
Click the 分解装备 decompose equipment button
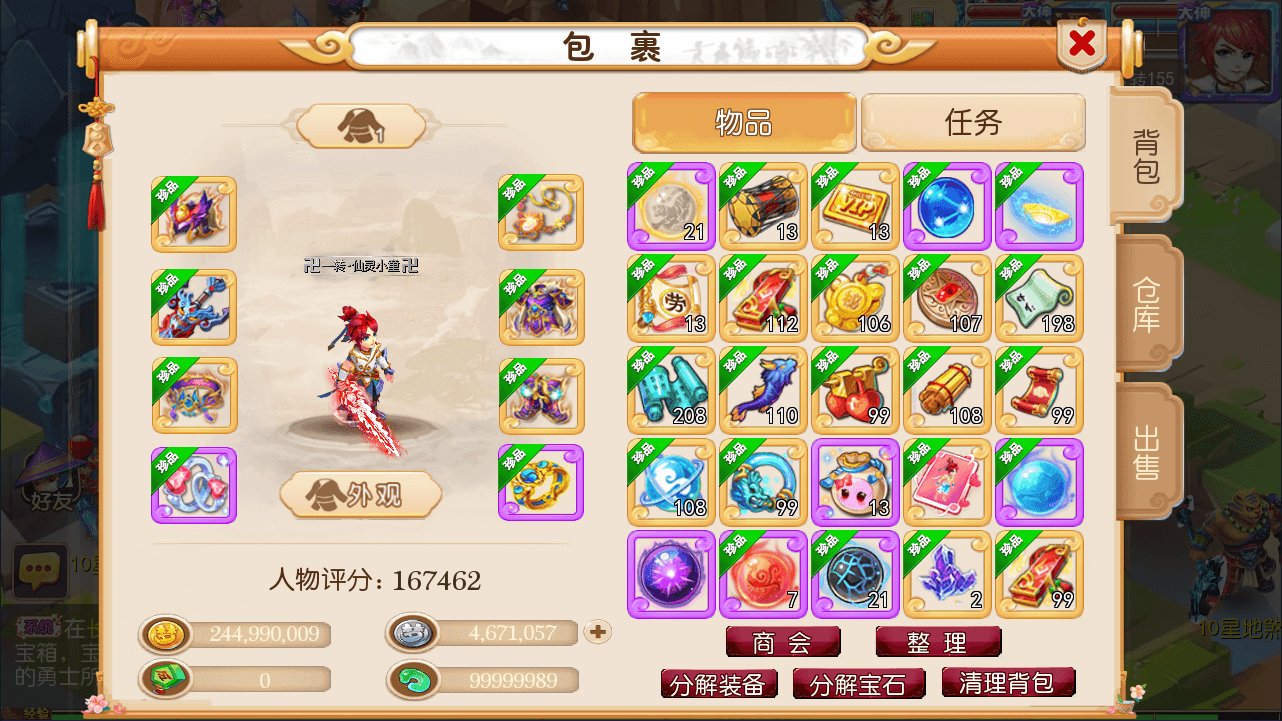coord(719,684)
